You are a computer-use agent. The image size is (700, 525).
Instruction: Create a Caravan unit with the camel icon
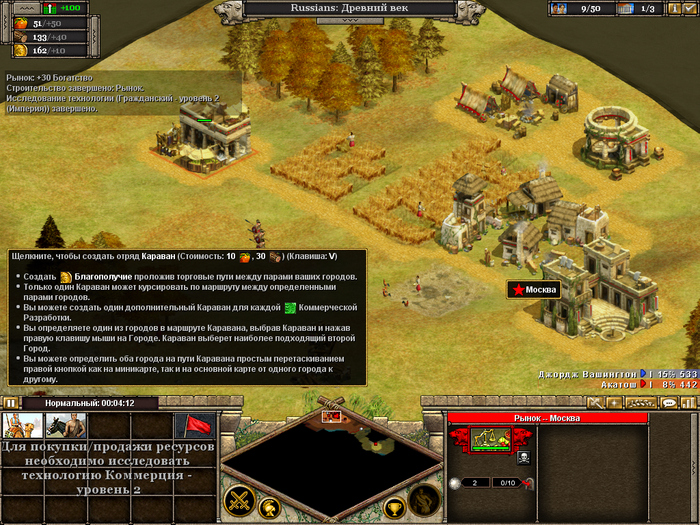tap(22, 426)
